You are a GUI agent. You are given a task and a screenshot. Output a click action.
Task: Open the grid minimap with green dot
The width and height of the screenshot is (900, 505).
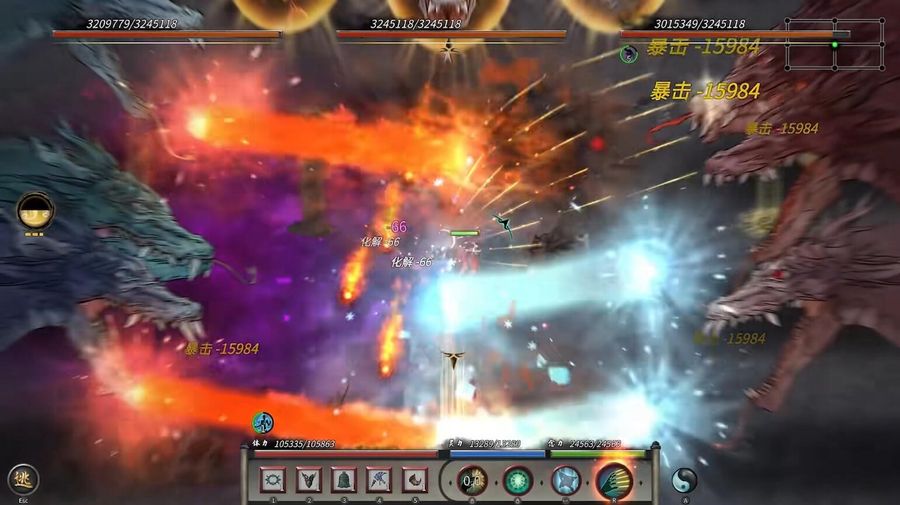[834, 44]
